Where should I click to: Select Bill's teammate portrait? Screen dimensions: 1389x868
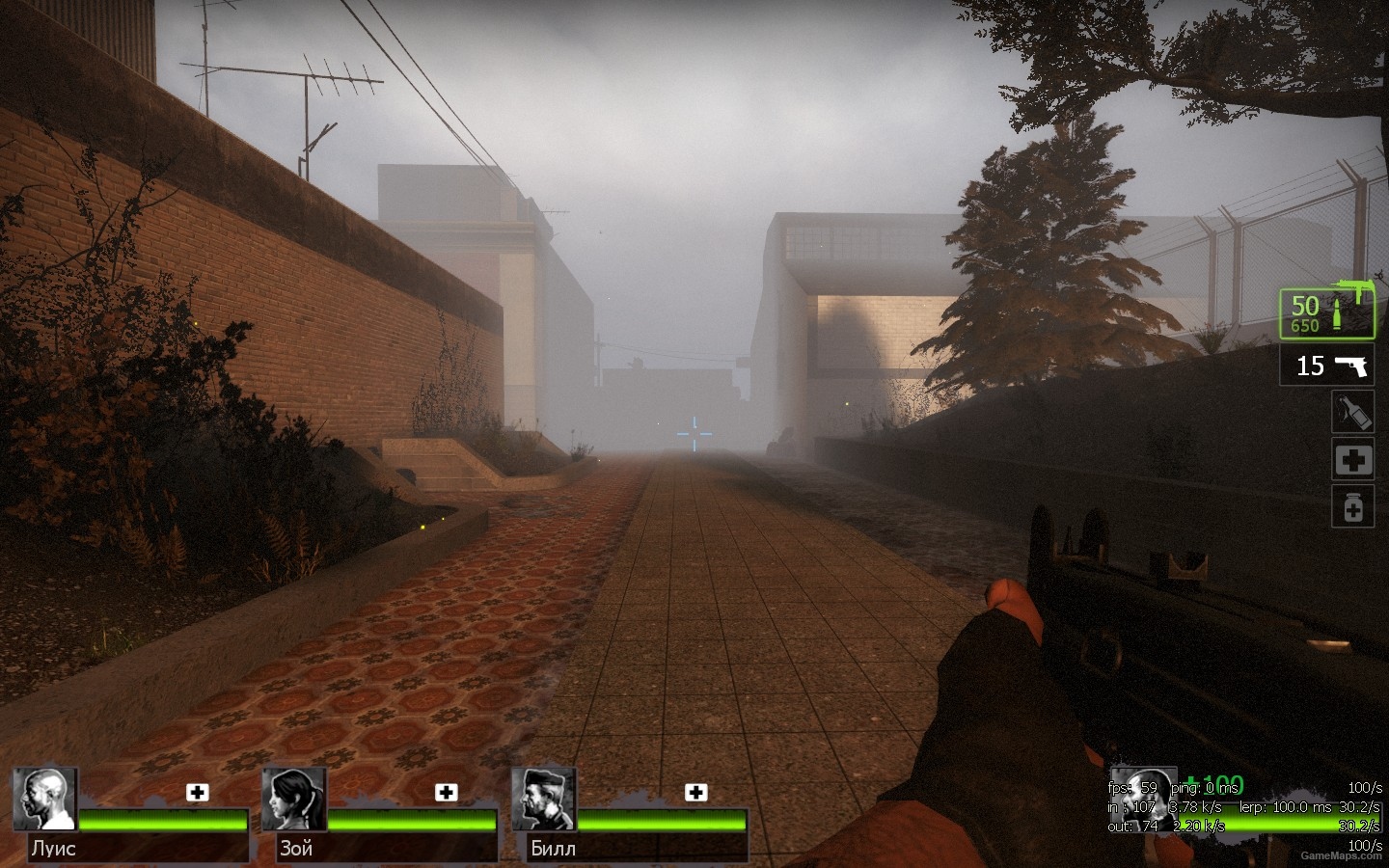coord(544,800)
